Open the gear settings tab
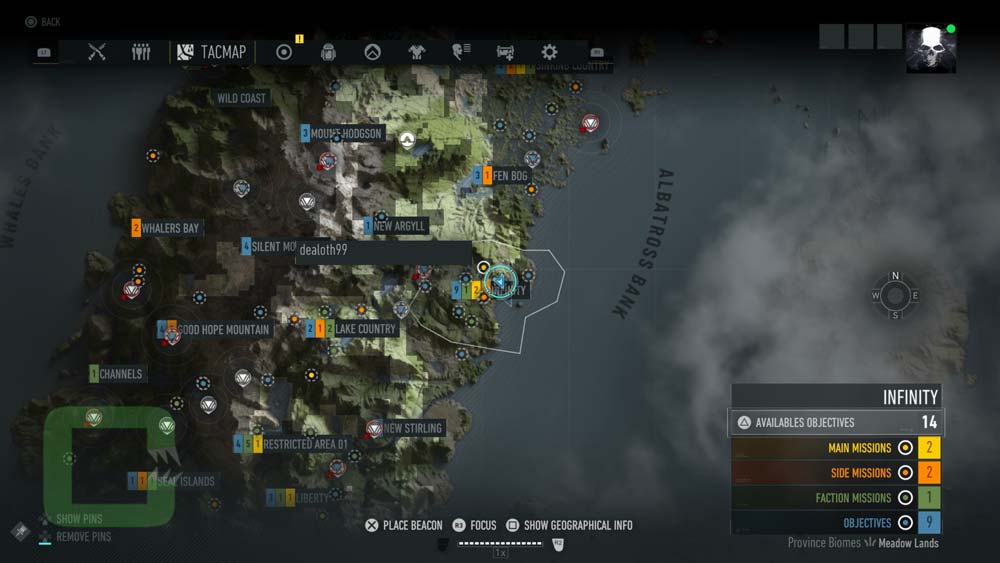This screenshot has width=1000, height=563. click(549, 52)
